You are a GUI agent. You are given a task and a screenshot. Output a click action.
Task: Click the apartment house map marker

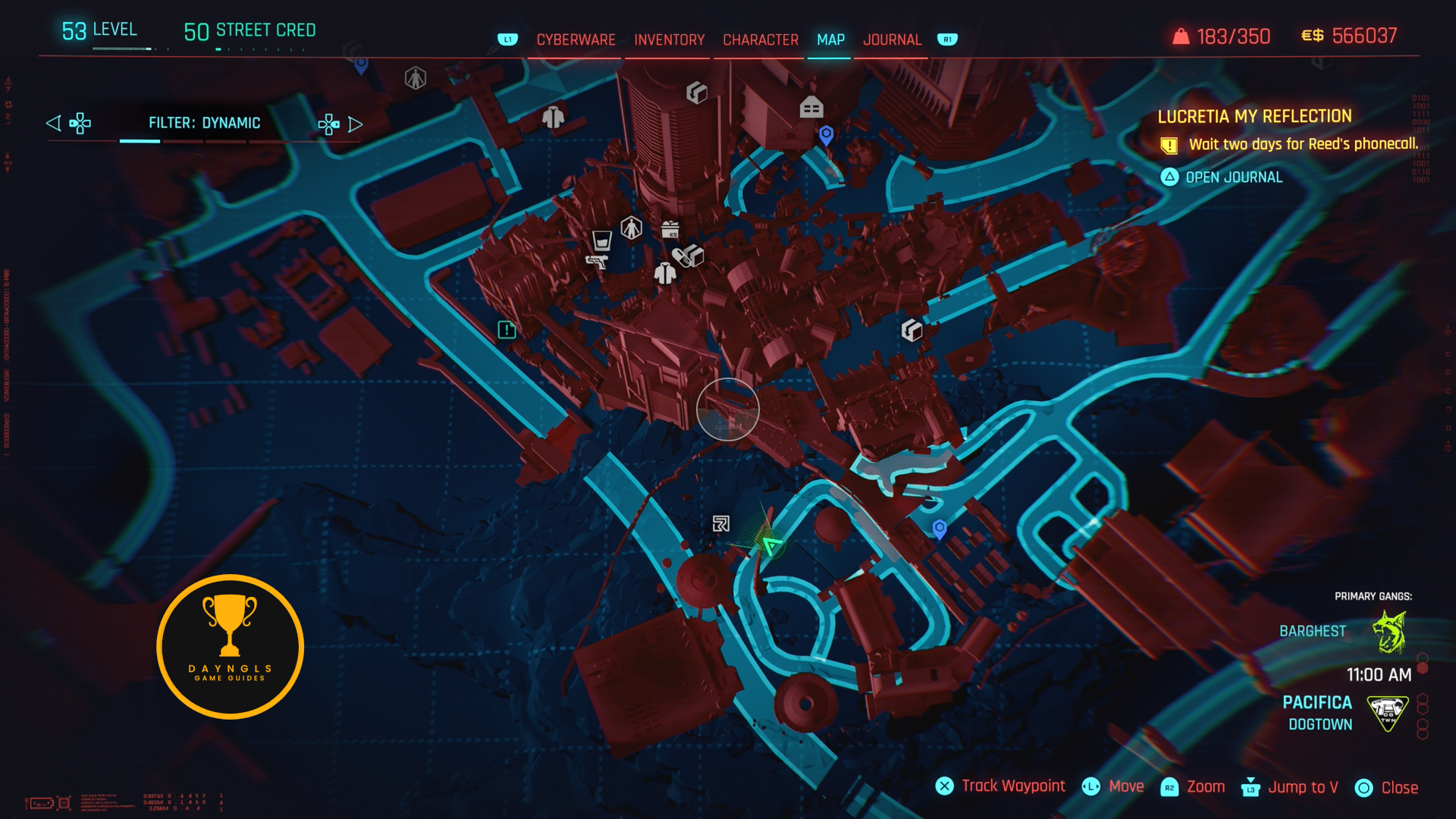(811, 108)
